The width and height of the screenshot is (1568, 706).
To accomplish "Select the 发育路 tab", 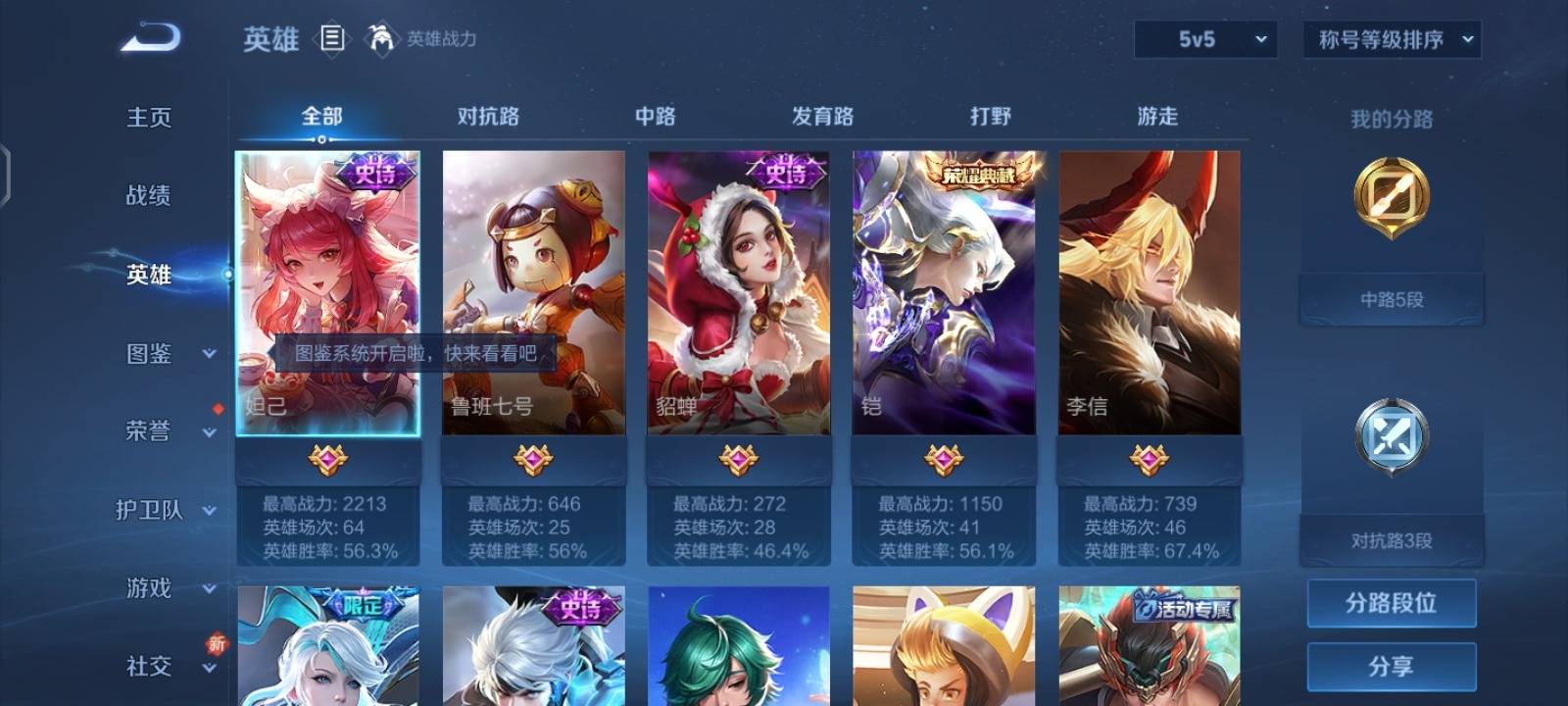I will coord(822,117).
